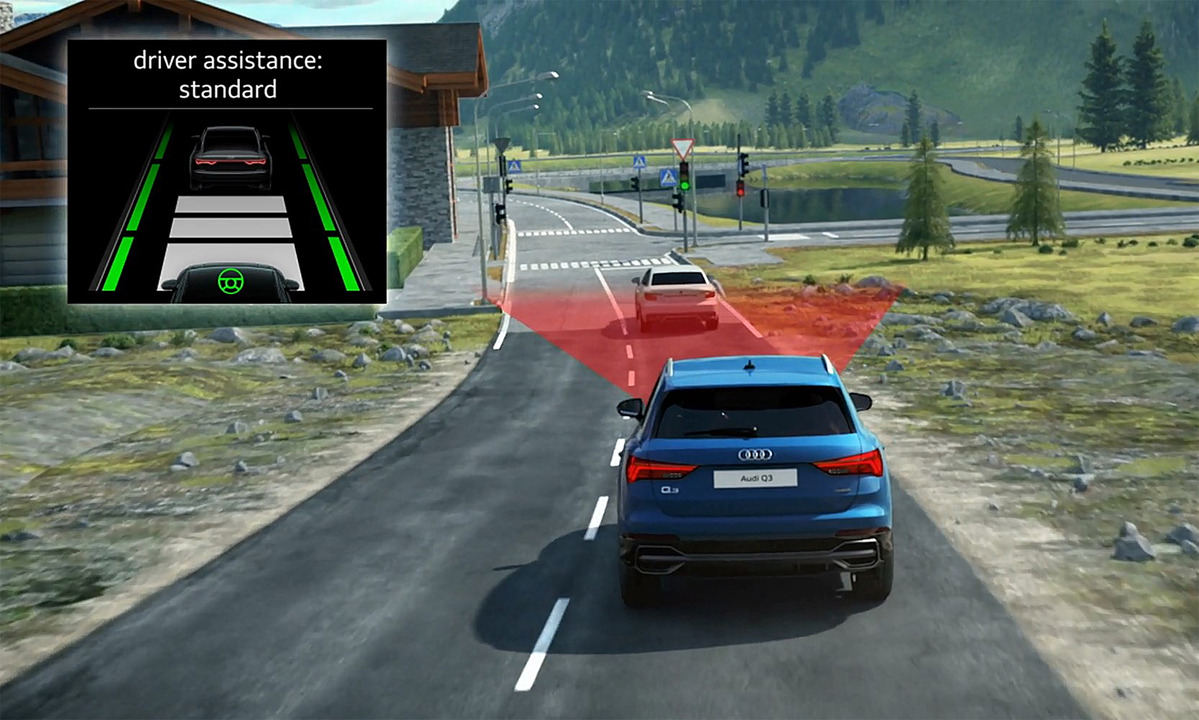Click the "driver assistance: standard" mode label
This screenshot has width=1199, height=720.
pyautogui.click(x=227, y=75)
